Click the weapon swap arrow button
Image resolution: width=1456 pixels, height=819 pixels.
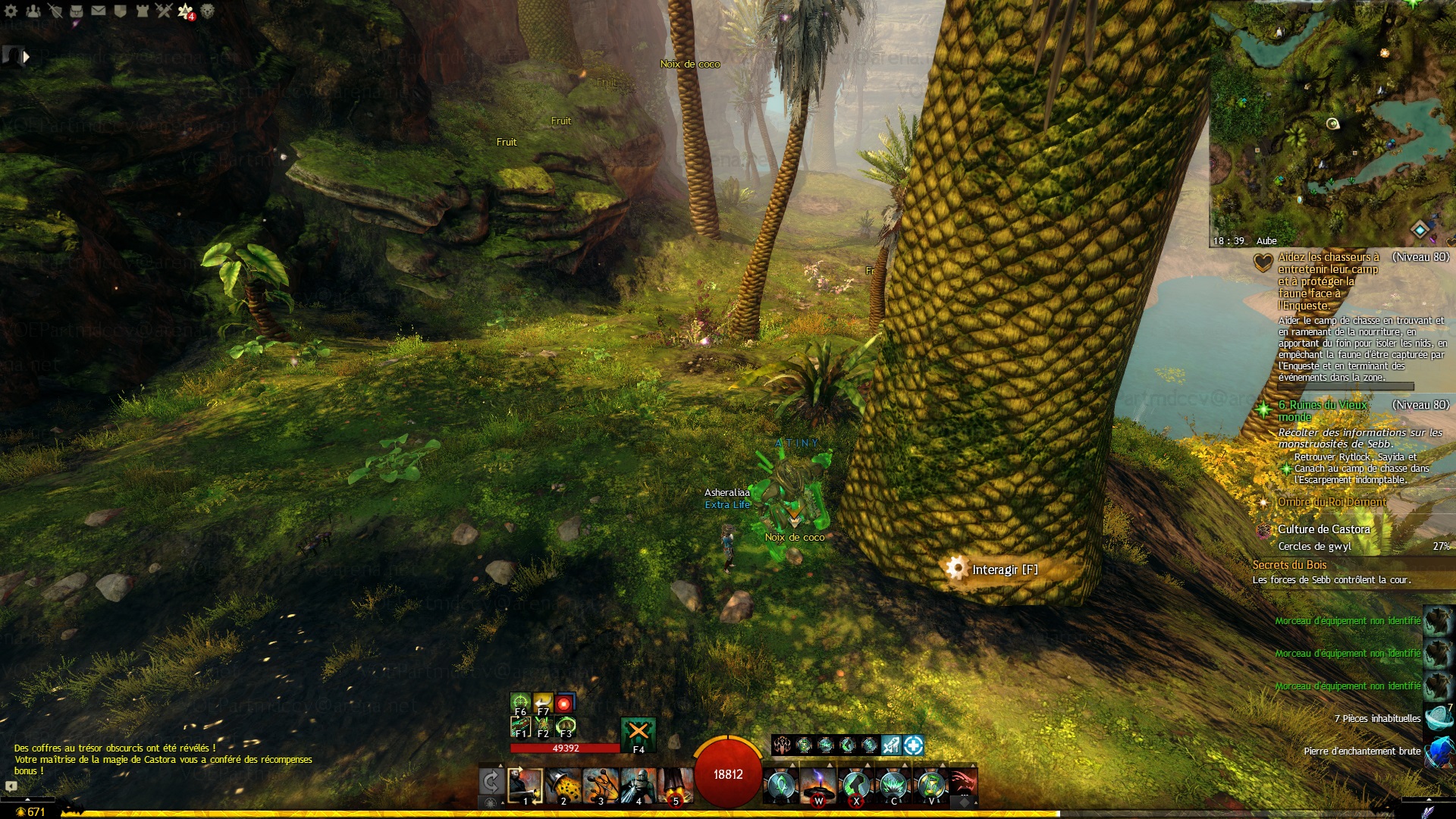(491, 781)
